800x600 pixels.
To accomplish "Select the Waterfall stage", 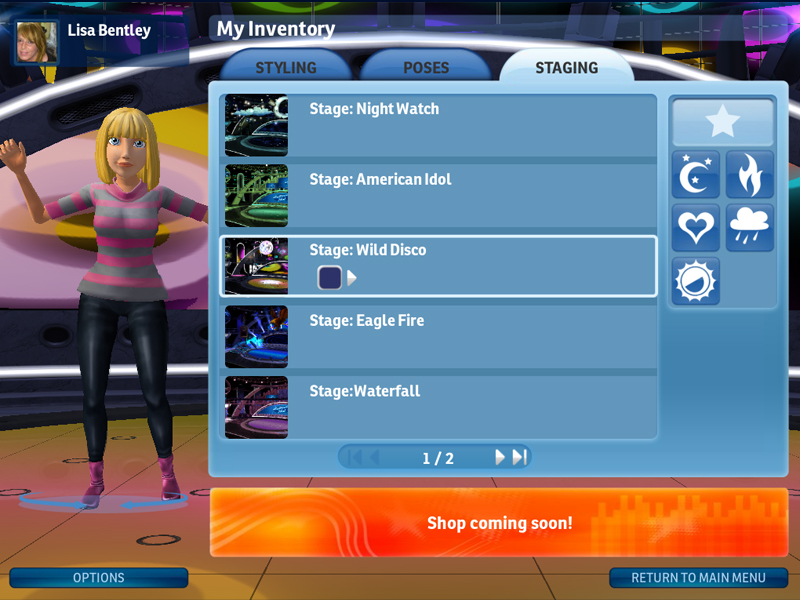I will coord(438,407).
